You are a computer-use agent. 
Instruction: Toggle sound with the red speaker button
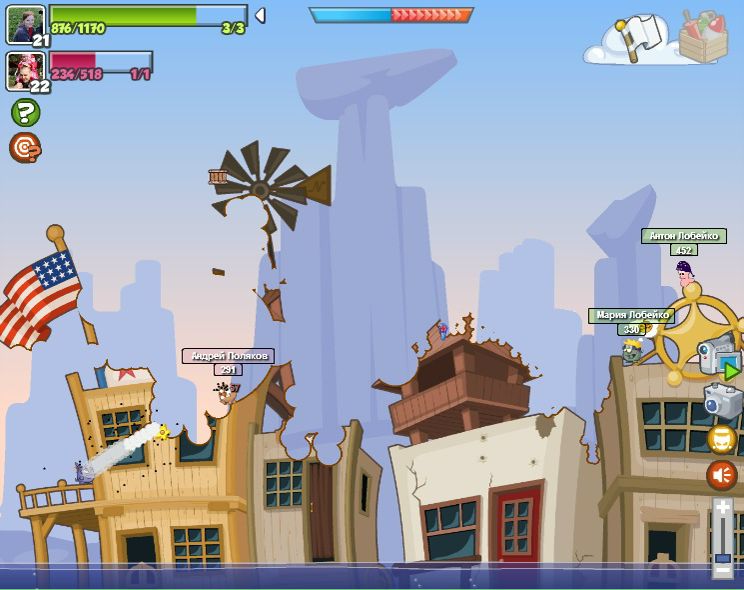[x=722, y=475]
